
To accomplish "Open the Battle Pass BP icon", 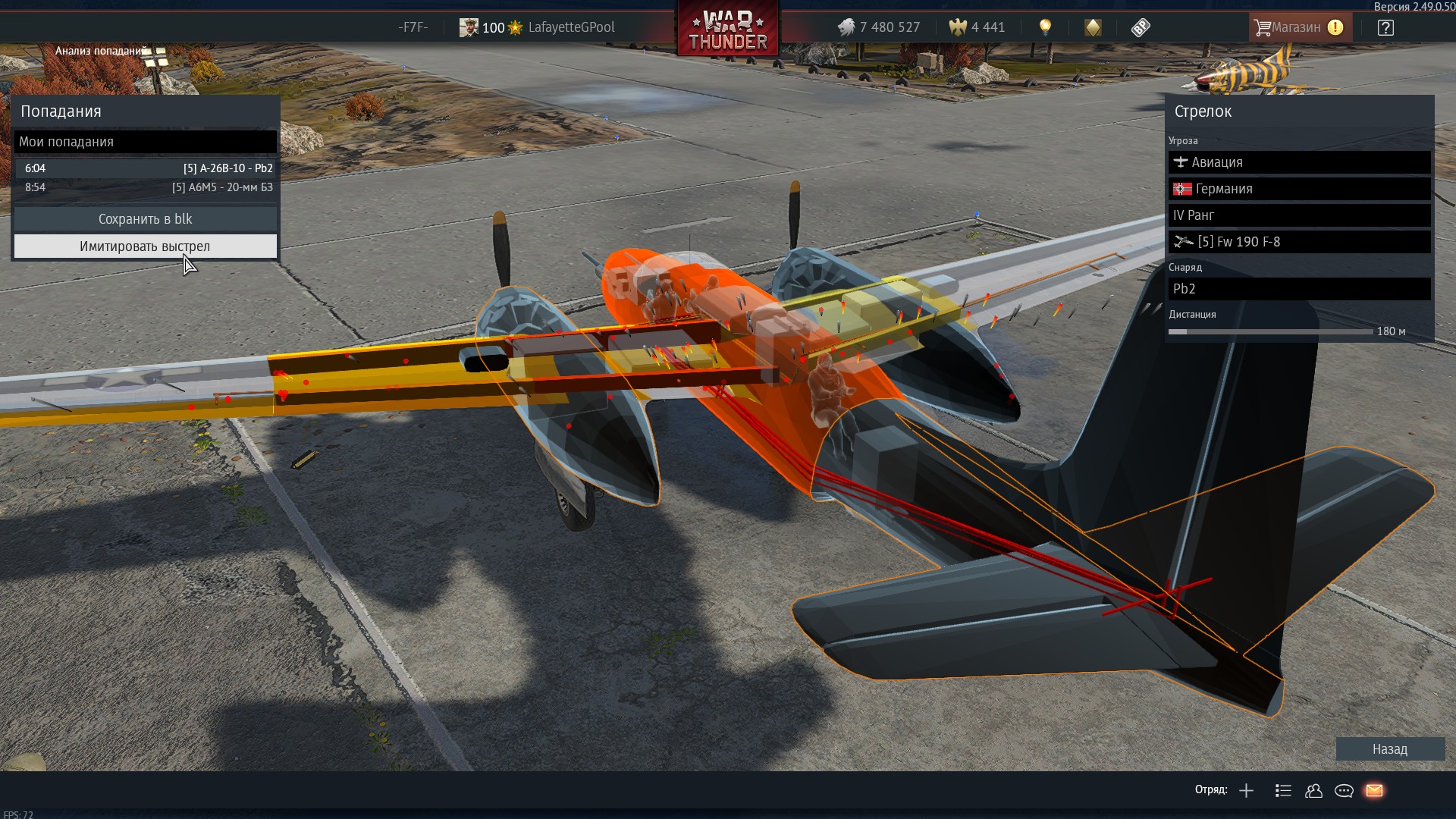I will [1141, 28].
